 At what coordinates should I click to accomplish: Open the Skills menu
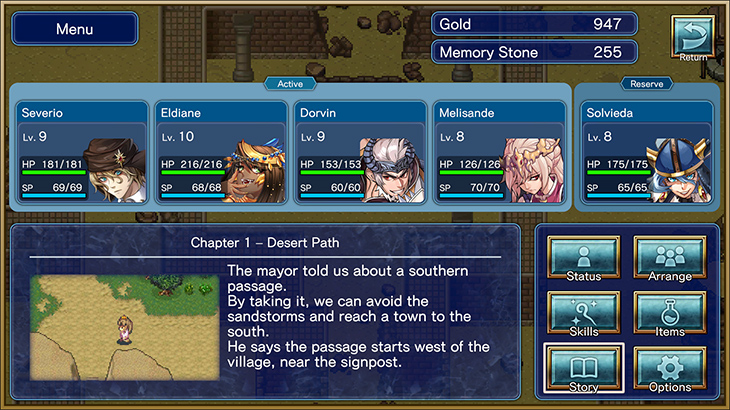[584, 314]
